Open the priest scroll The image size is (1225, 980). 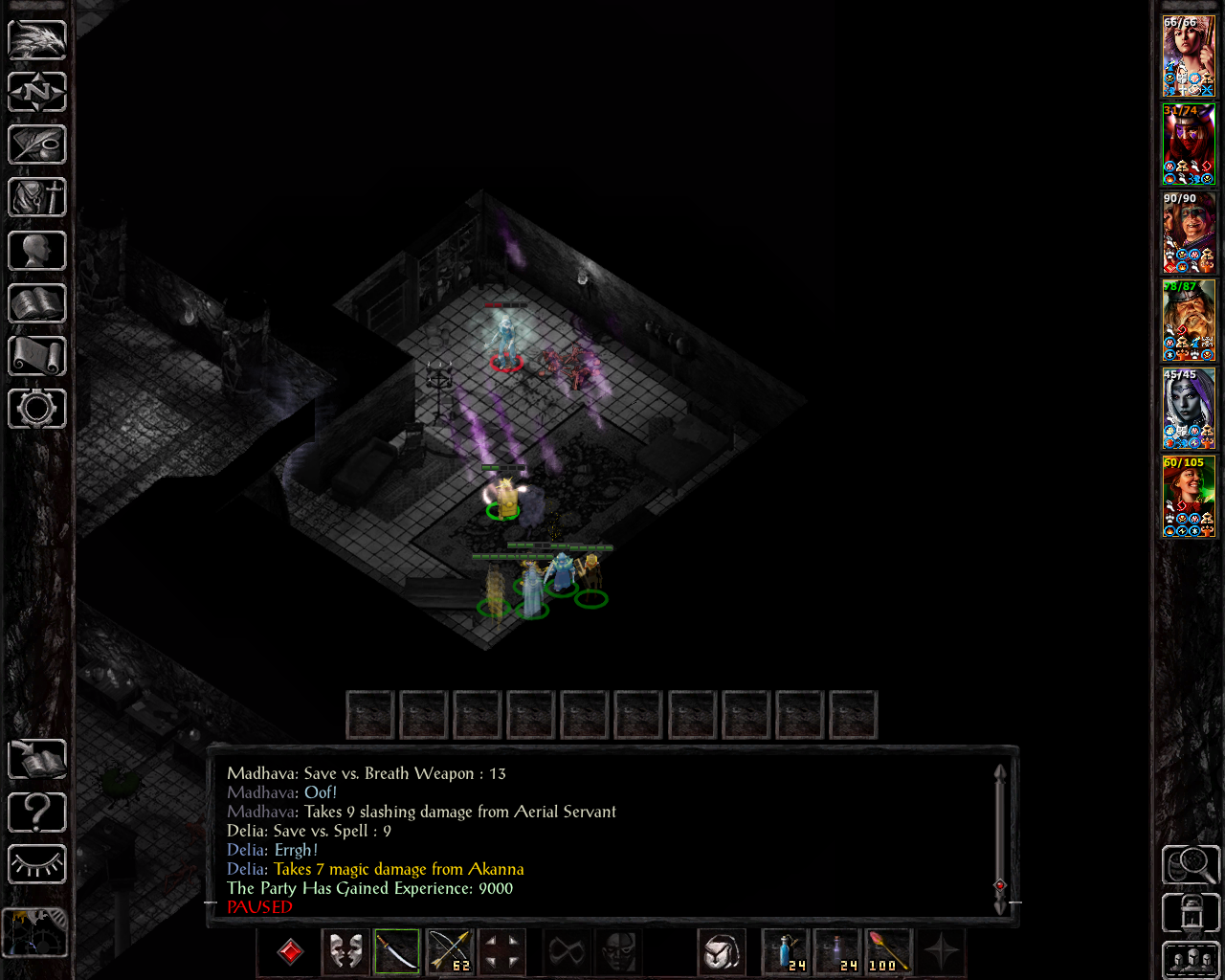coord(37,356)
